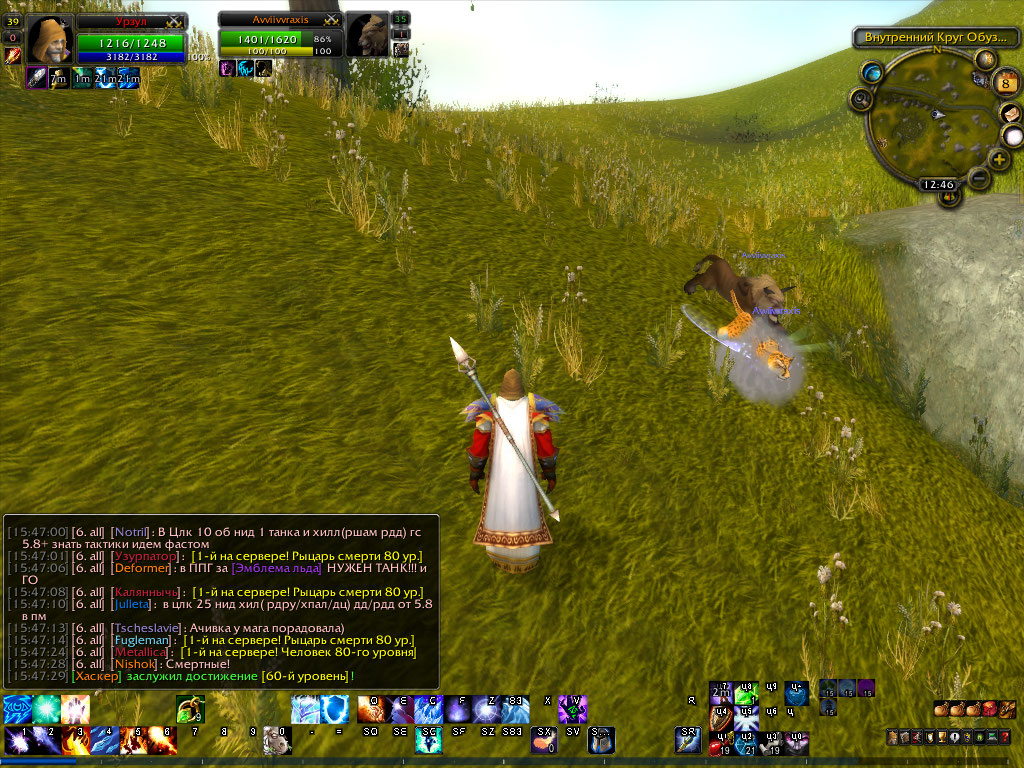Toggle the magnifying glass tracking button
This screenshot has width=1024, height=768.
(861, 98)
